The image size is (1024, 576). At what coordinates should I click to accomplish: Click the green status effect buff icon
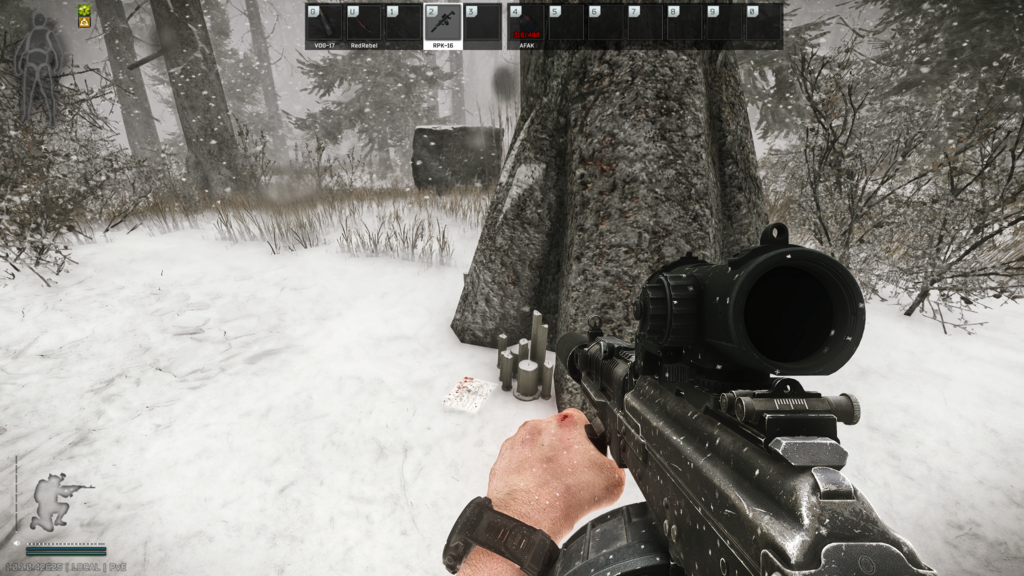(x=85, y=10)
